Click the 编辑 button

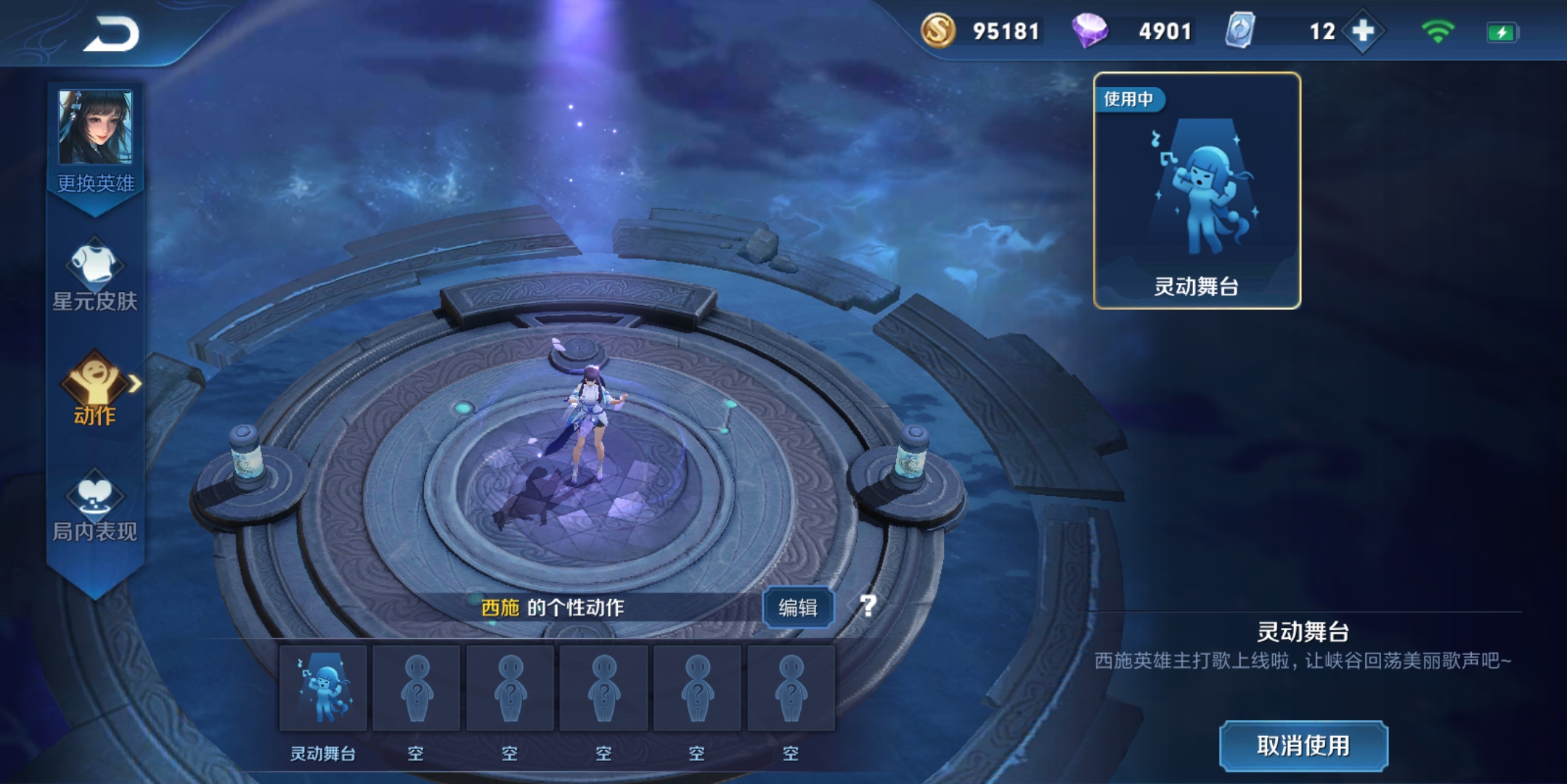click(x=797, y=607)
